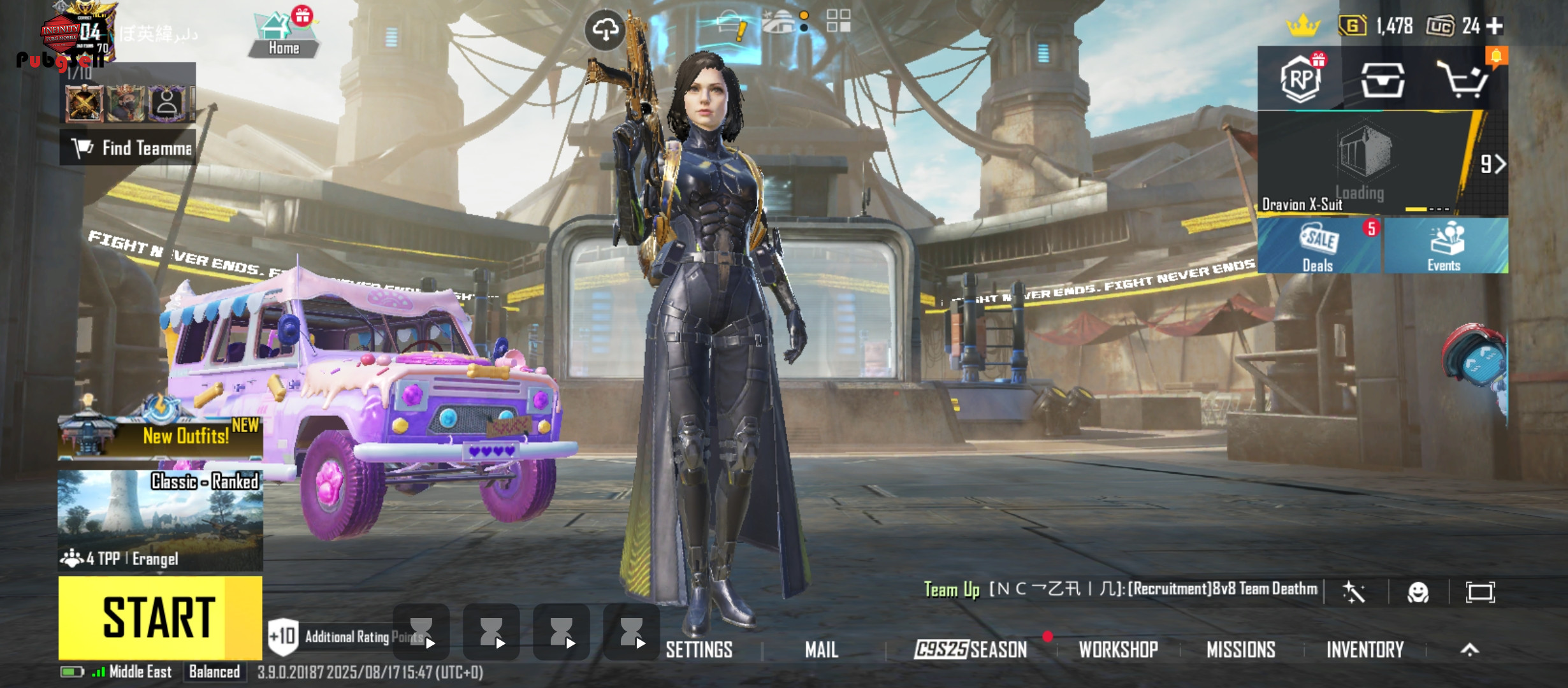
Task: Open the Events panel
Action: point(1444,247)
